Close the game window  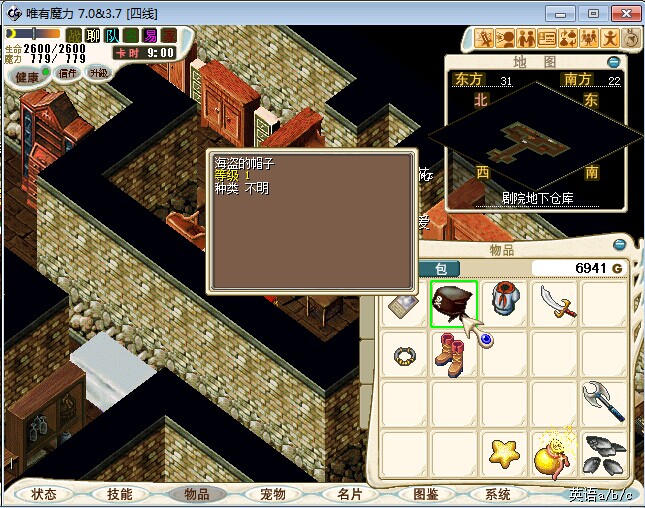[622, 13]
